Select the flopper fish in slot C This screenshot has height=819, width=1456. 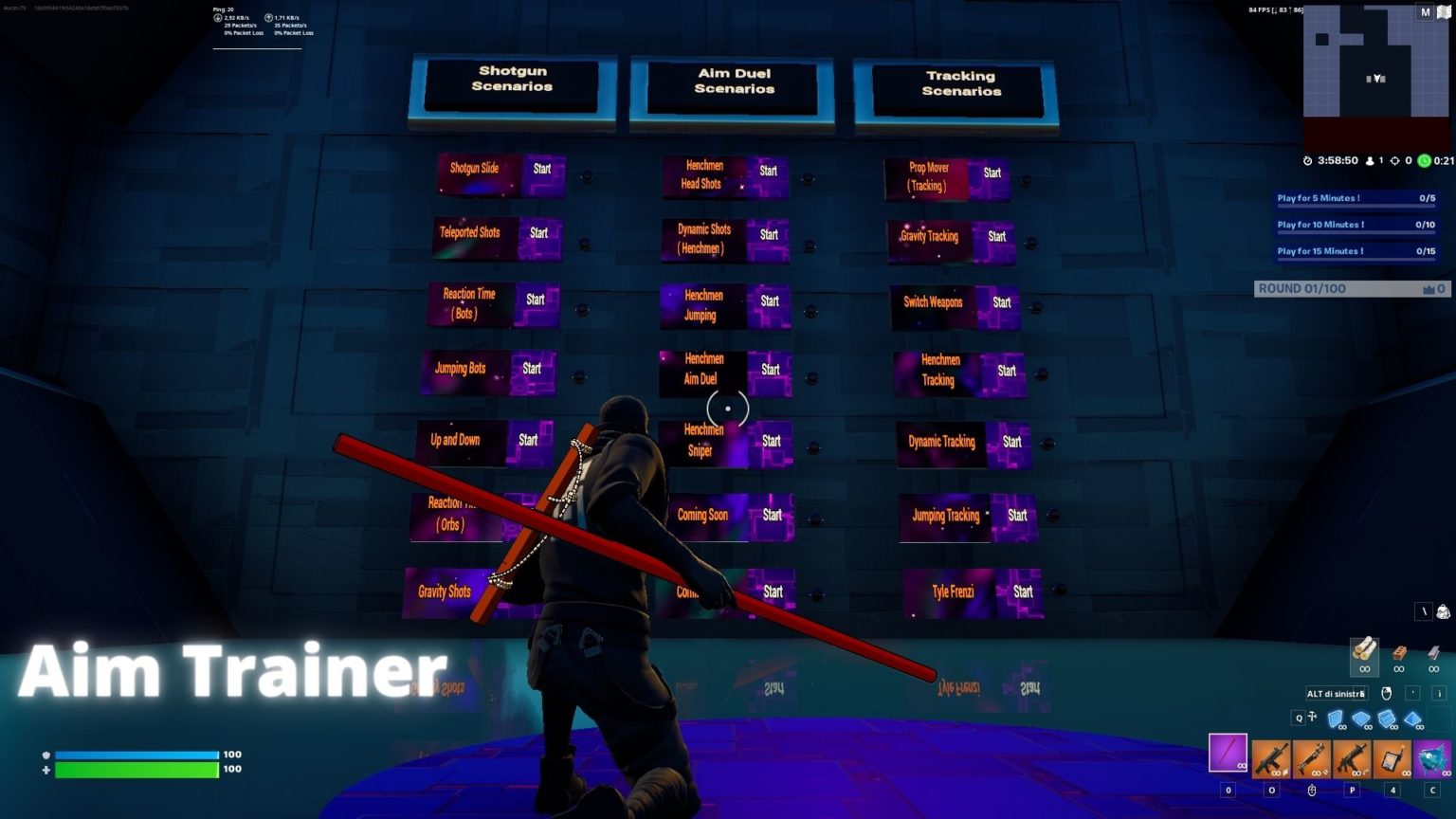(x=1431, y=760)
